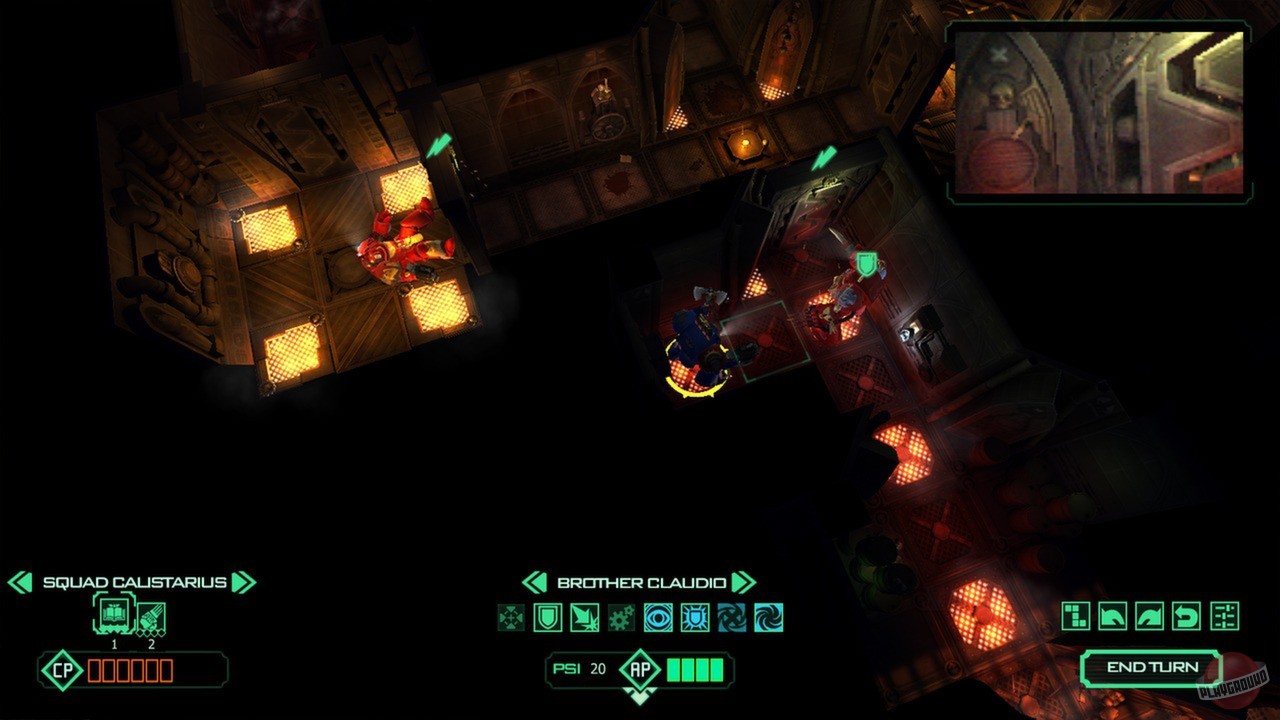This screenshot has width=1280, height=720.
Task: Activate the Psychic Shield power
Action: coord(696,618)
